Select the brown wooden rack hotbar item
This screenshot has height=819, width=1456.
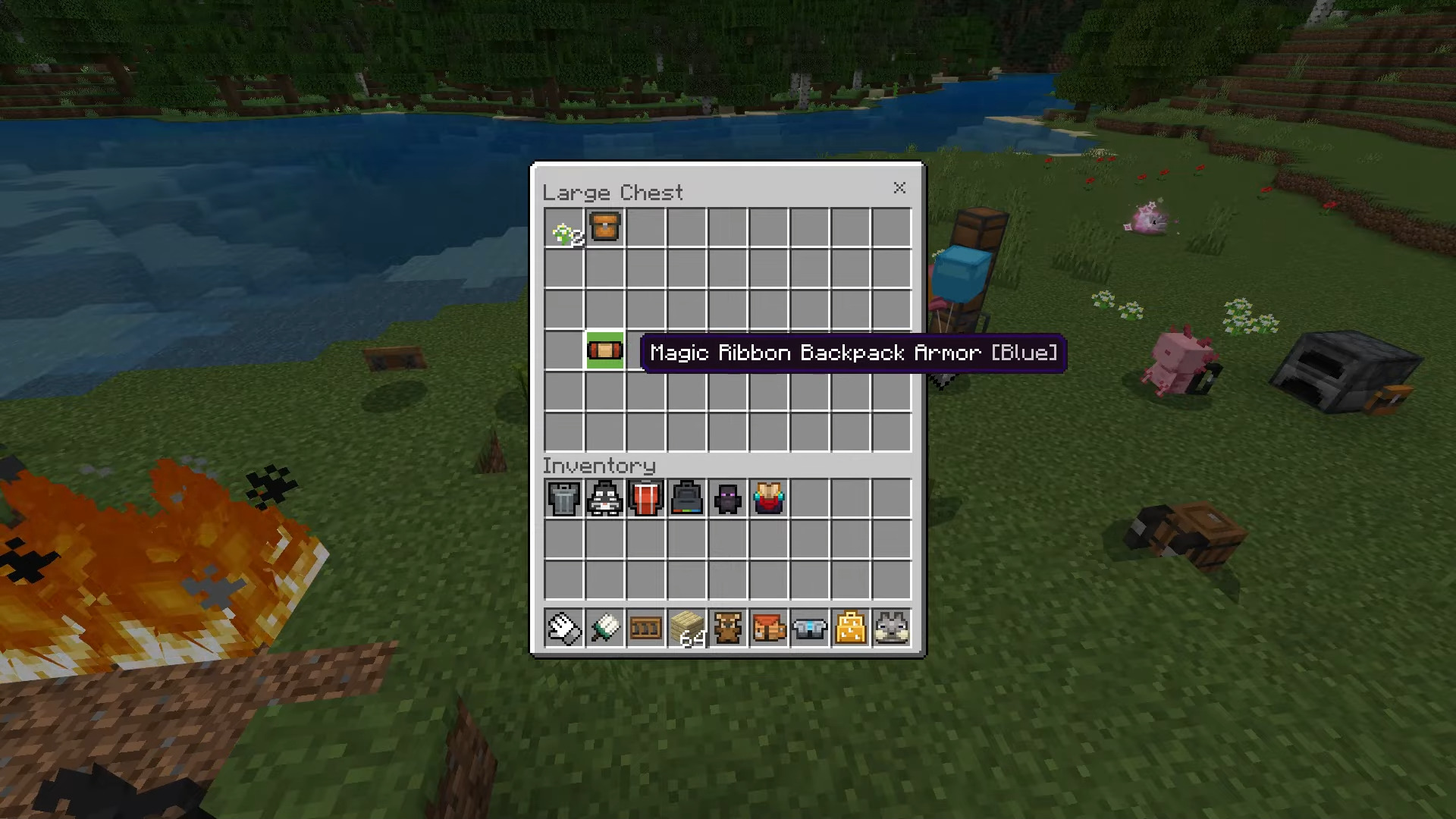tap(646, 629)
